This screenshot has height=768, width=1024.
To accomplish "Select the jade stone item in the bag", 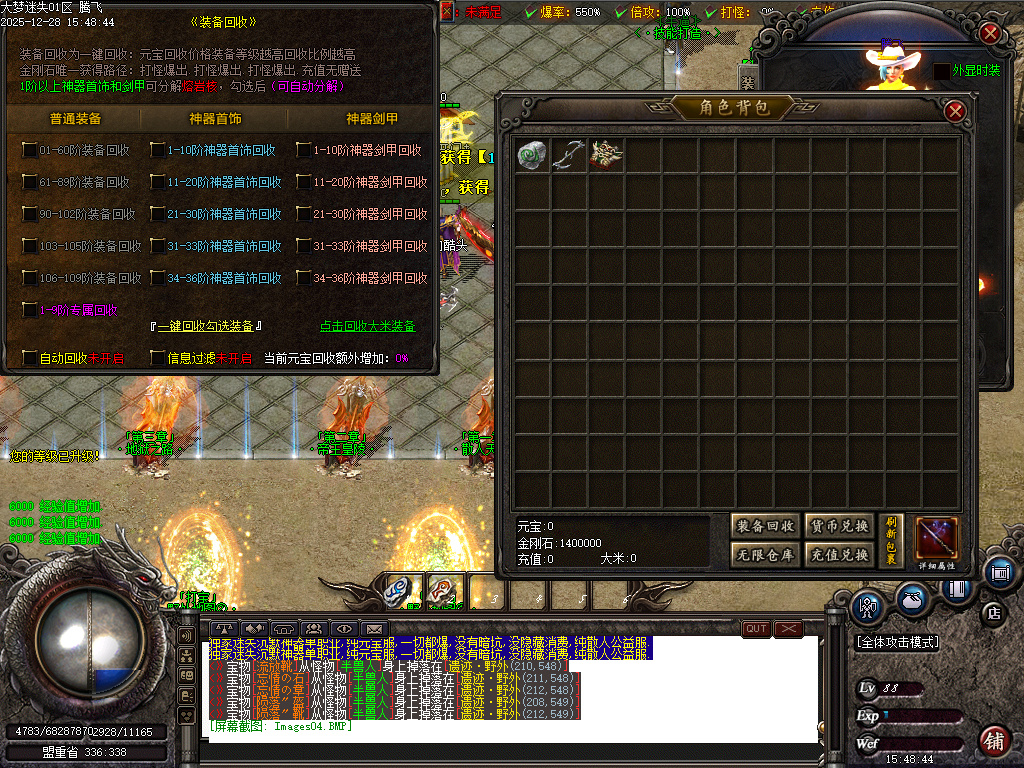I will (x=531, y=155).
